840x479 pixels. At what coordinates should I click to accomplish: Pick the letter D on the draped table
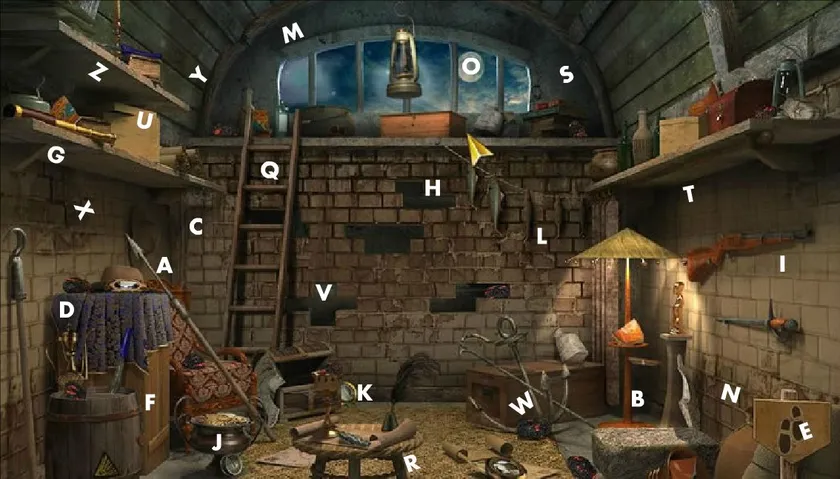coord(66,310)
